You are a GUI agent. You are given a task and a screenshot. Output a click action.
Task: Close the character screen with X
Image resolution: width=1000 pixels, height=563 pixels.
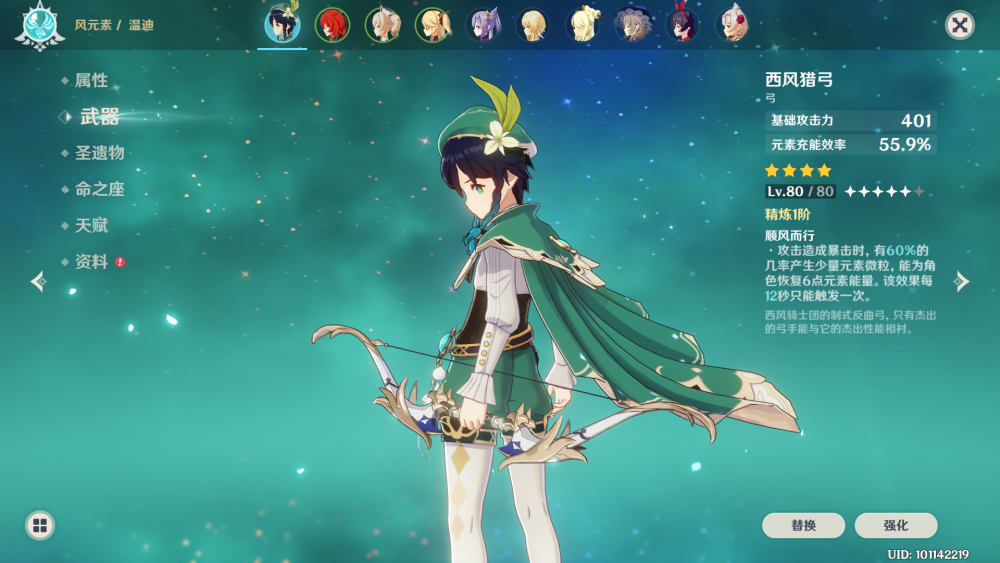(960, 25)
